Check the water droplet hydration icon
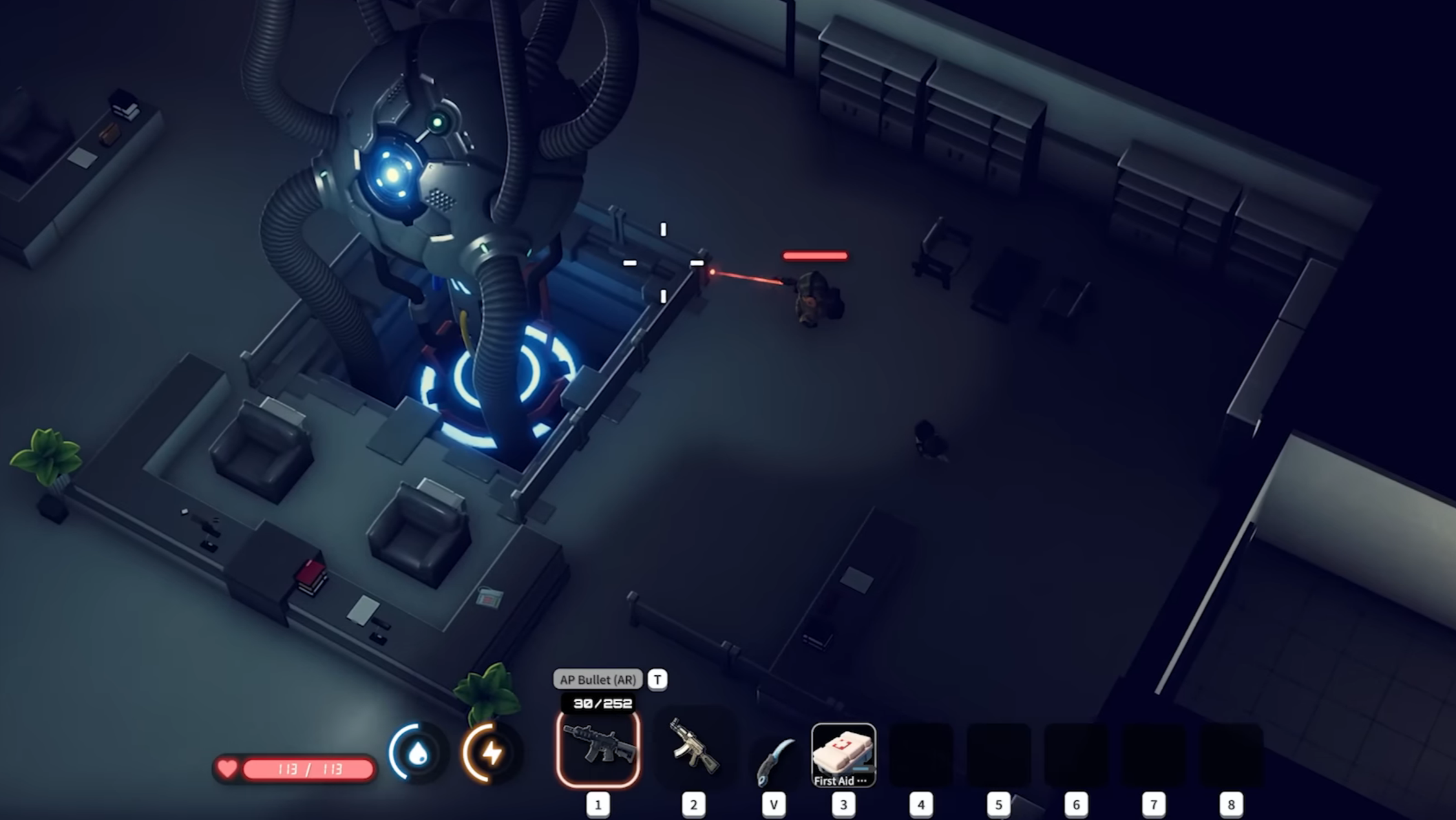Image resolution: width=1456 pixels, height=820 pixels. (x=417, y=753)
